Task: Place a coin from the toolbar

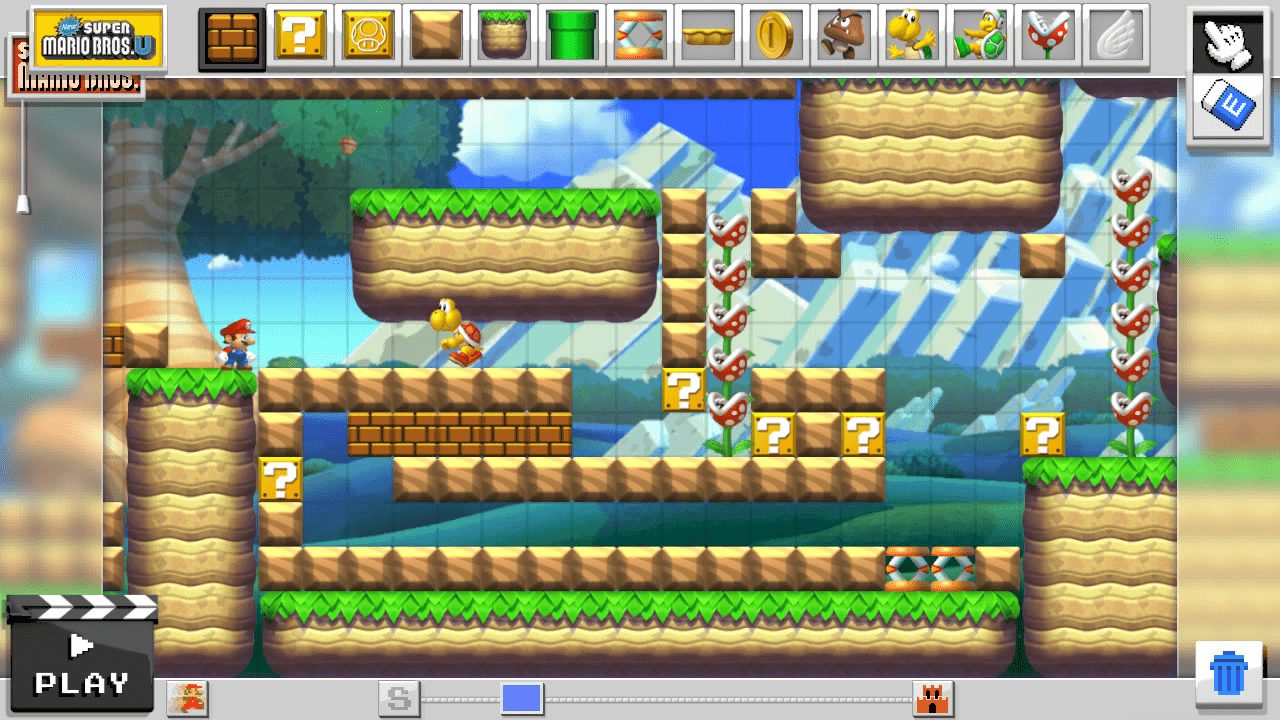Action: [775, 36]
